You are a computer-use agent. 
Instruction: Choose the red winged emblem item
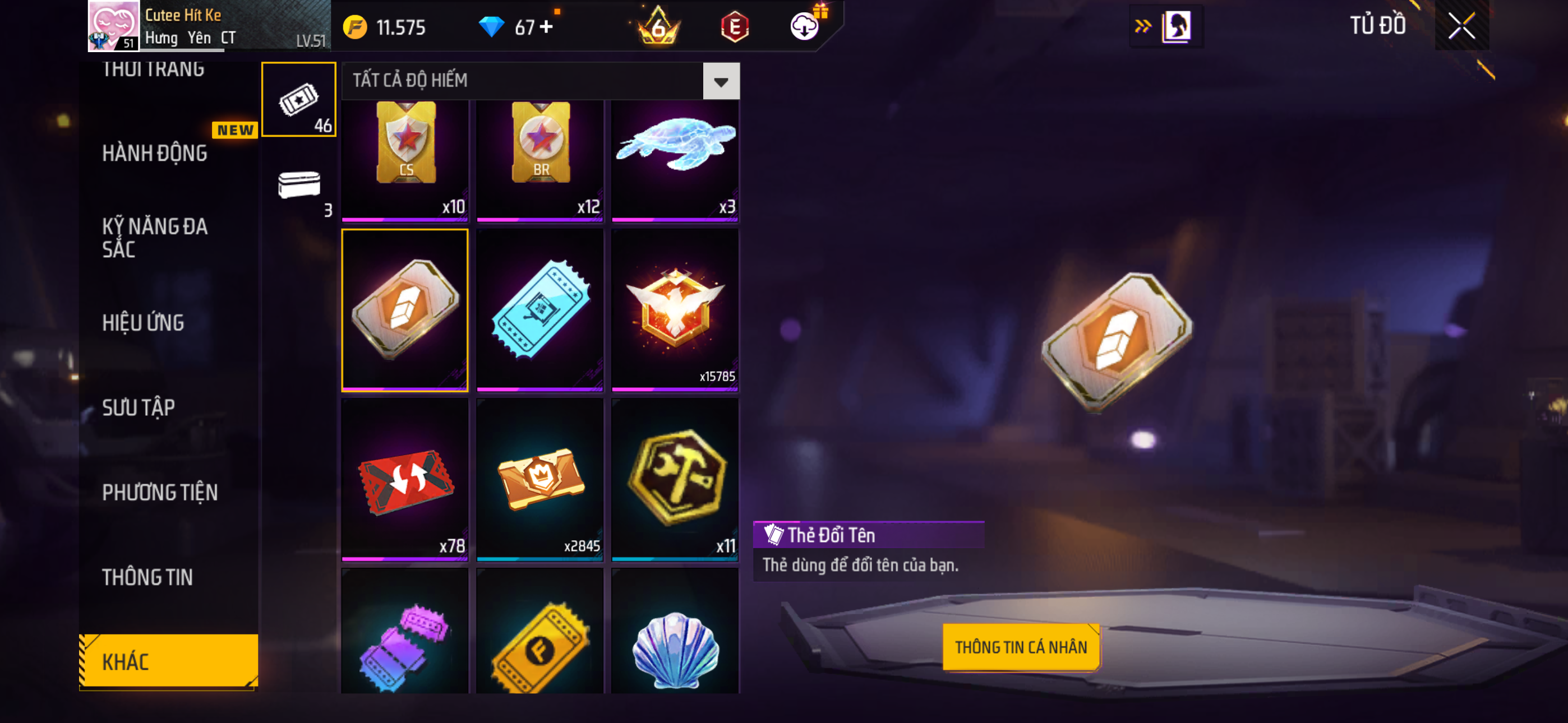pos(675,310)
